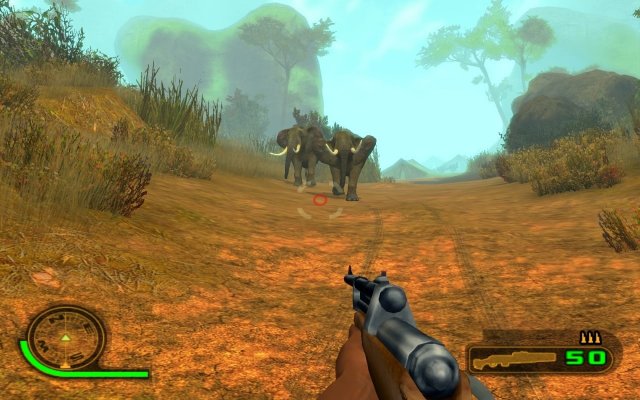Viewport: 640px width, 400px height.
Task: Select the rifle weapon icon
Action: click(x=514, y=358)
